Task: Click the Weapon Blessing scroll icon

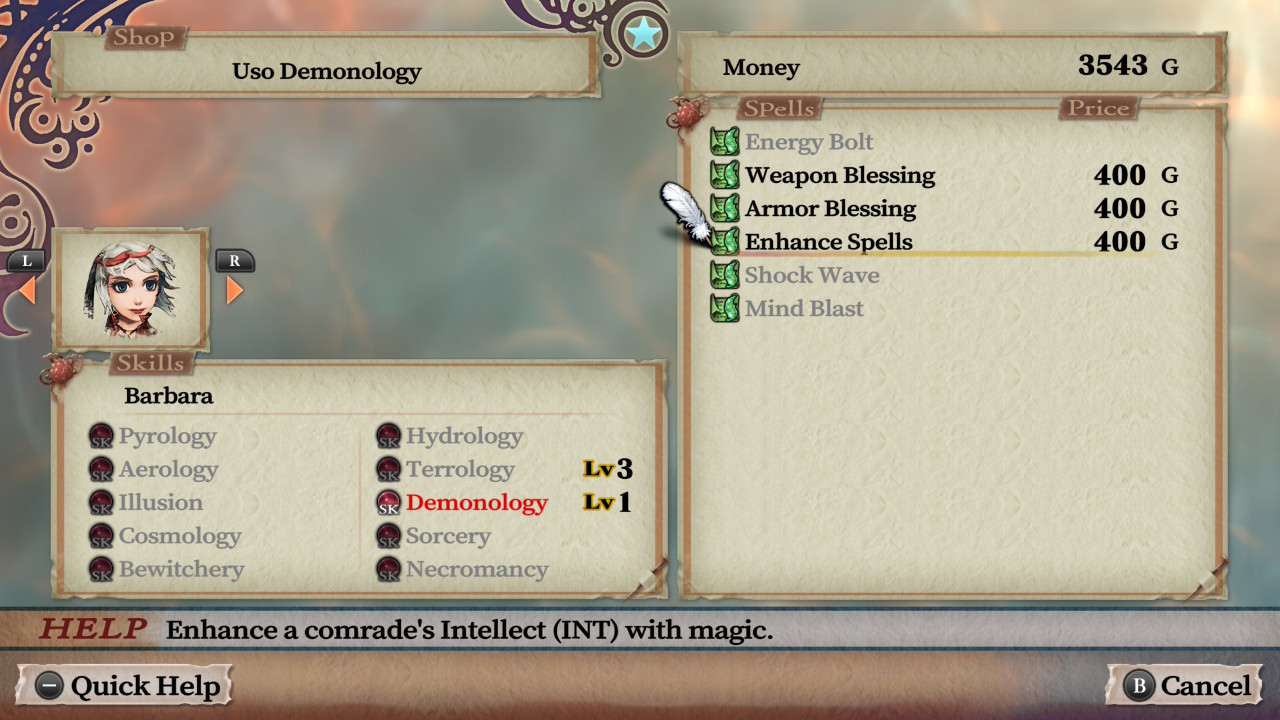Action: 724,175
